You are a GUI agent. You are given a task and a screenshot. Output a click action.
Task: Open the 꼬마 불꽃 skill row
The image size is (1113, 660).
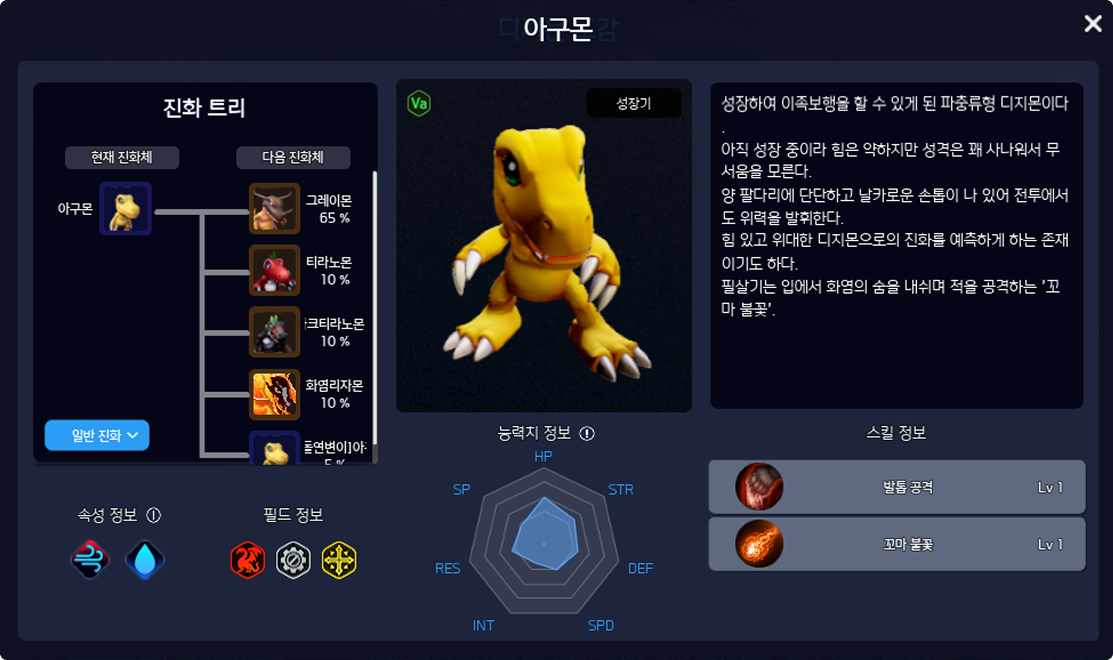896,544
